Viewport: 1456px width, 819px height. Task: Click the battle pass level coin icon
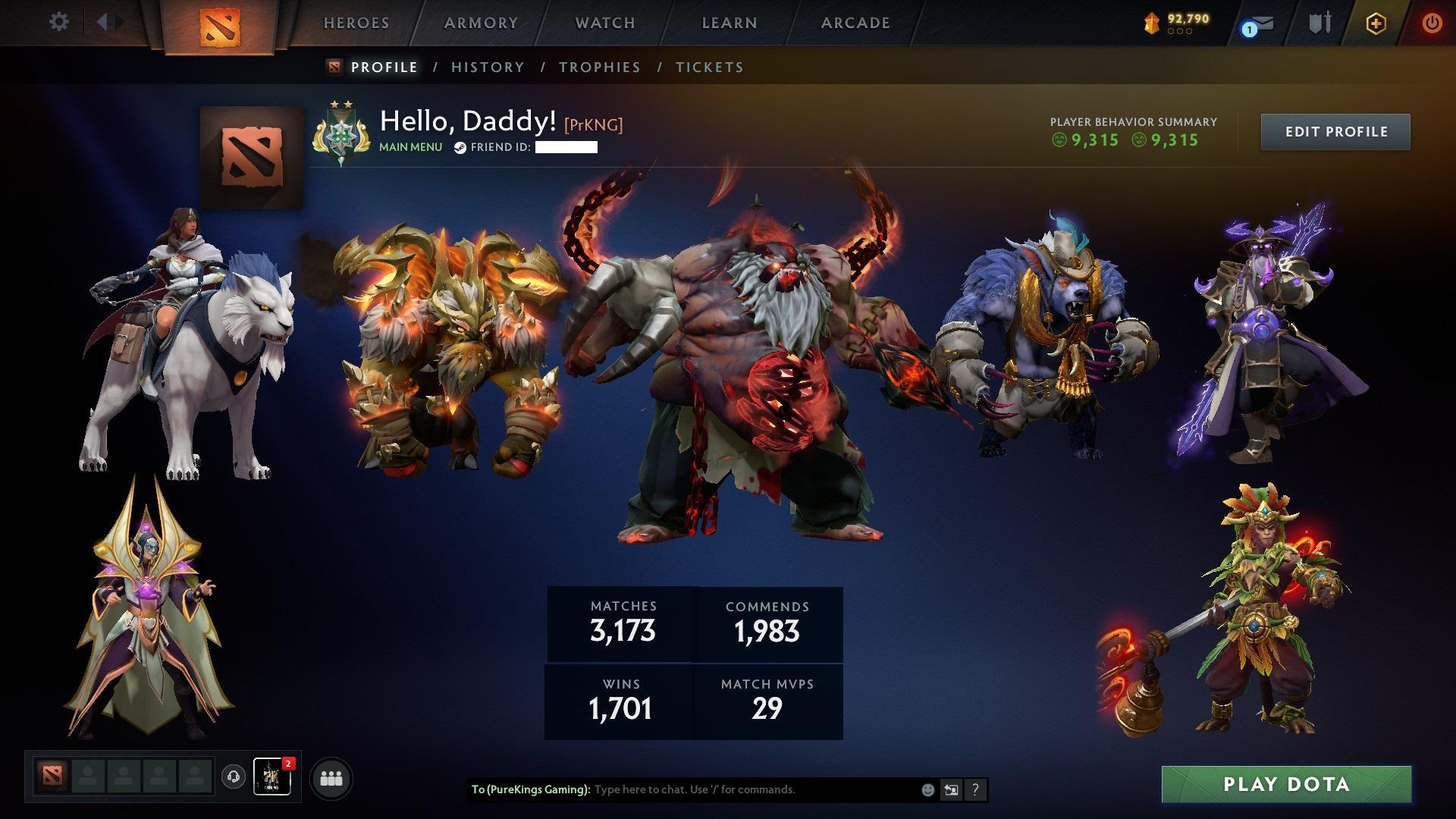tap(1152, 24)
